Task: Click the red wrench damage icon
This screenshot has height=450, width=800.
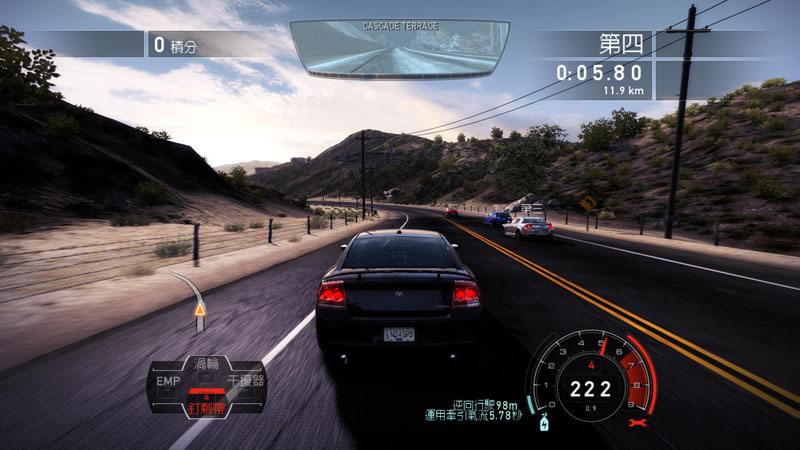Action: [x=634, y=424]
